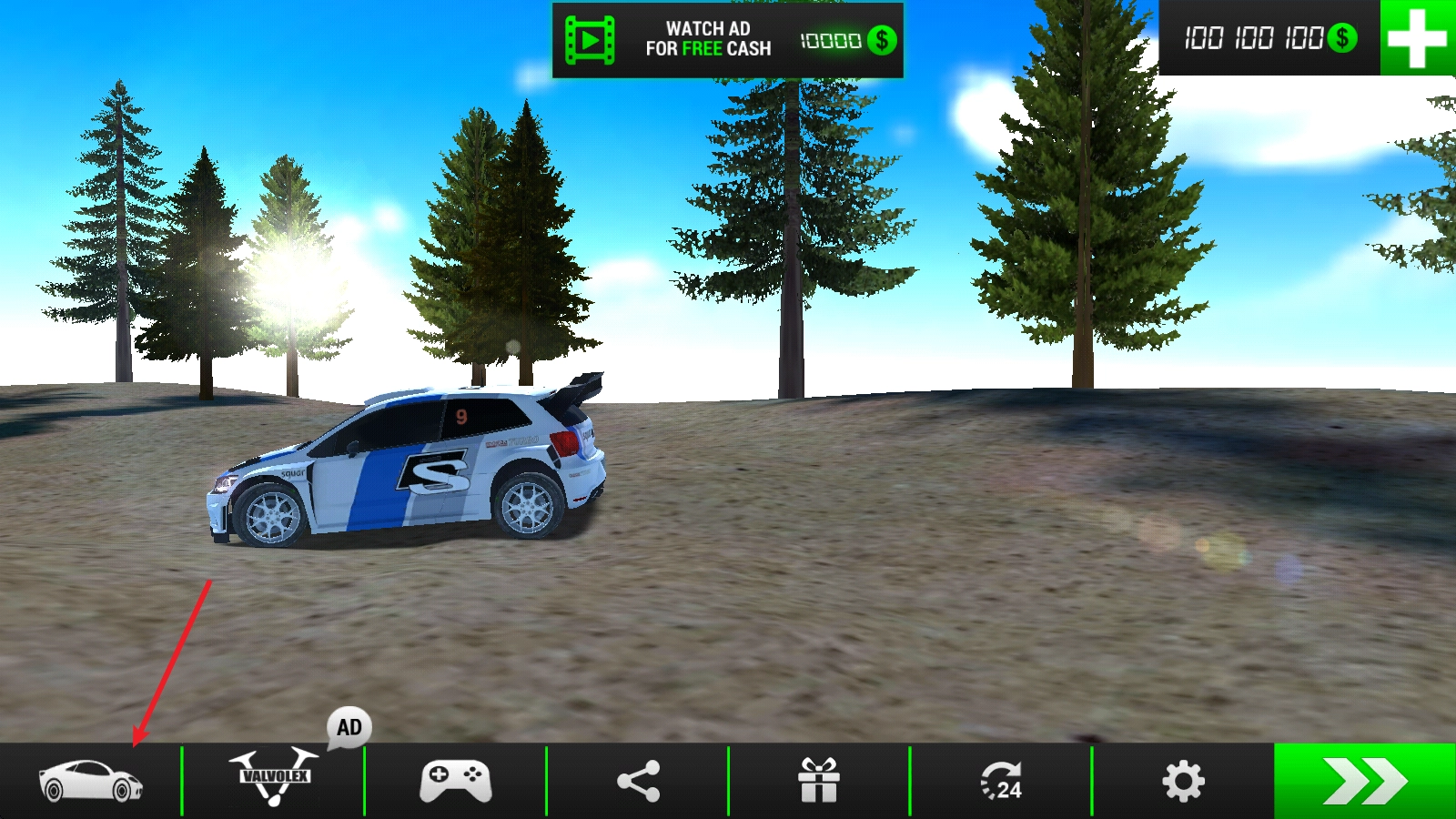Open the car garage icon
Image resolution: width=1456 pixels, height=819 pixels.
[x=90, y=781]
